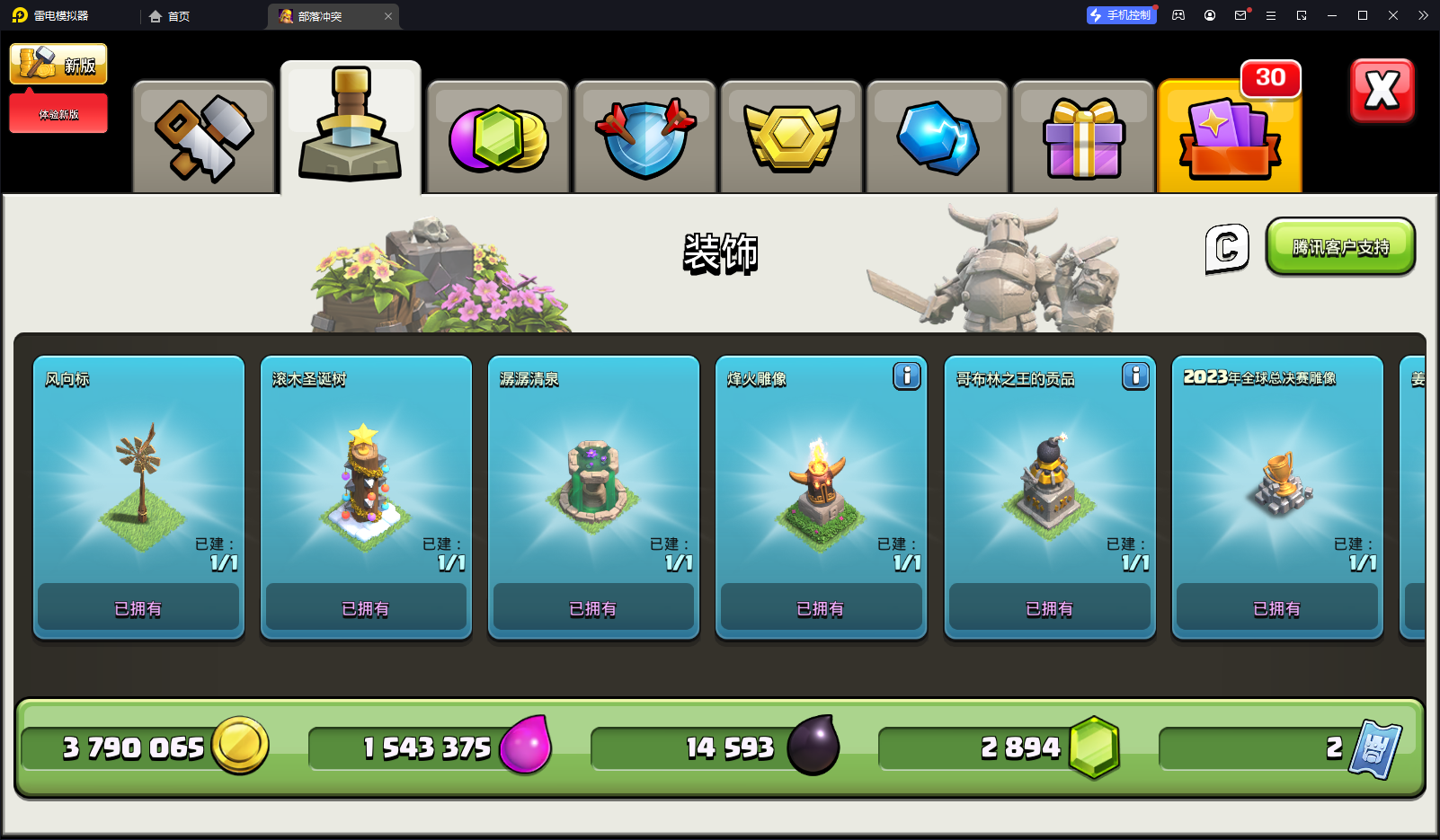The height and width of the screenshot is (840, 1440).
Task: Open info for 哥布林之王的贡品
Action: 1135,376
